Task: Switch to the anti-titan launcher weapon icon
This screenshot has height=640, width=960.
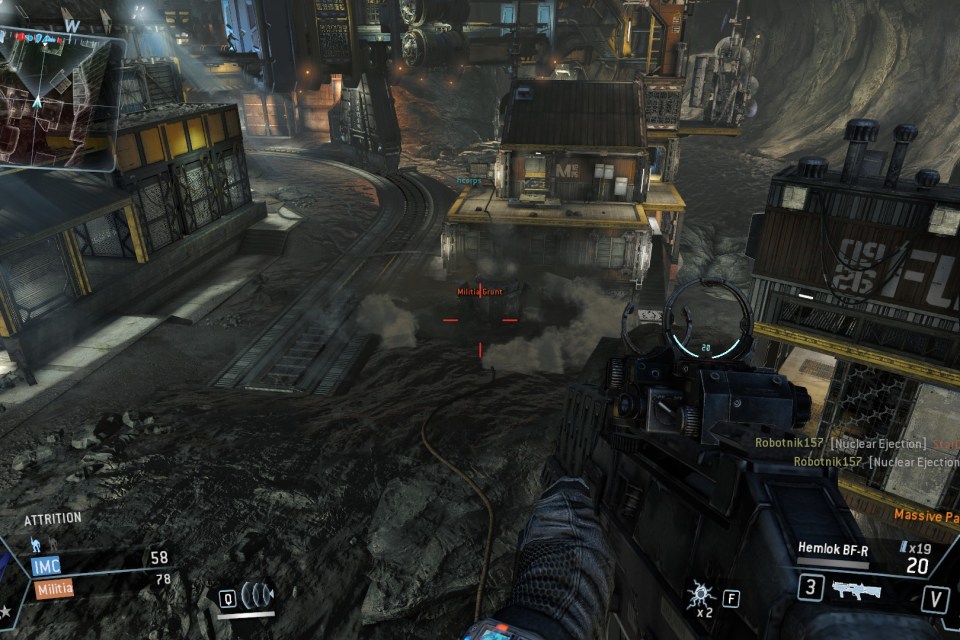Action: (856, 590)
